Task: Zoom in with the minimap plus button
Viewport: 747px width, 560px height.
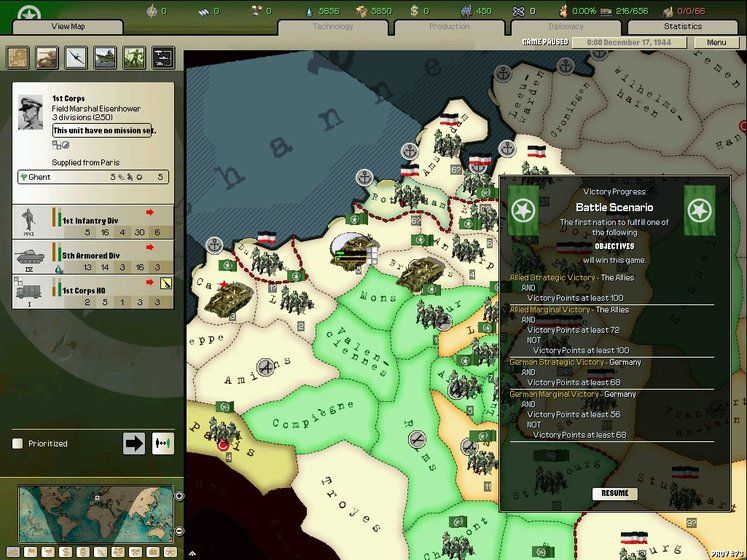Action: tap(179, 496)
